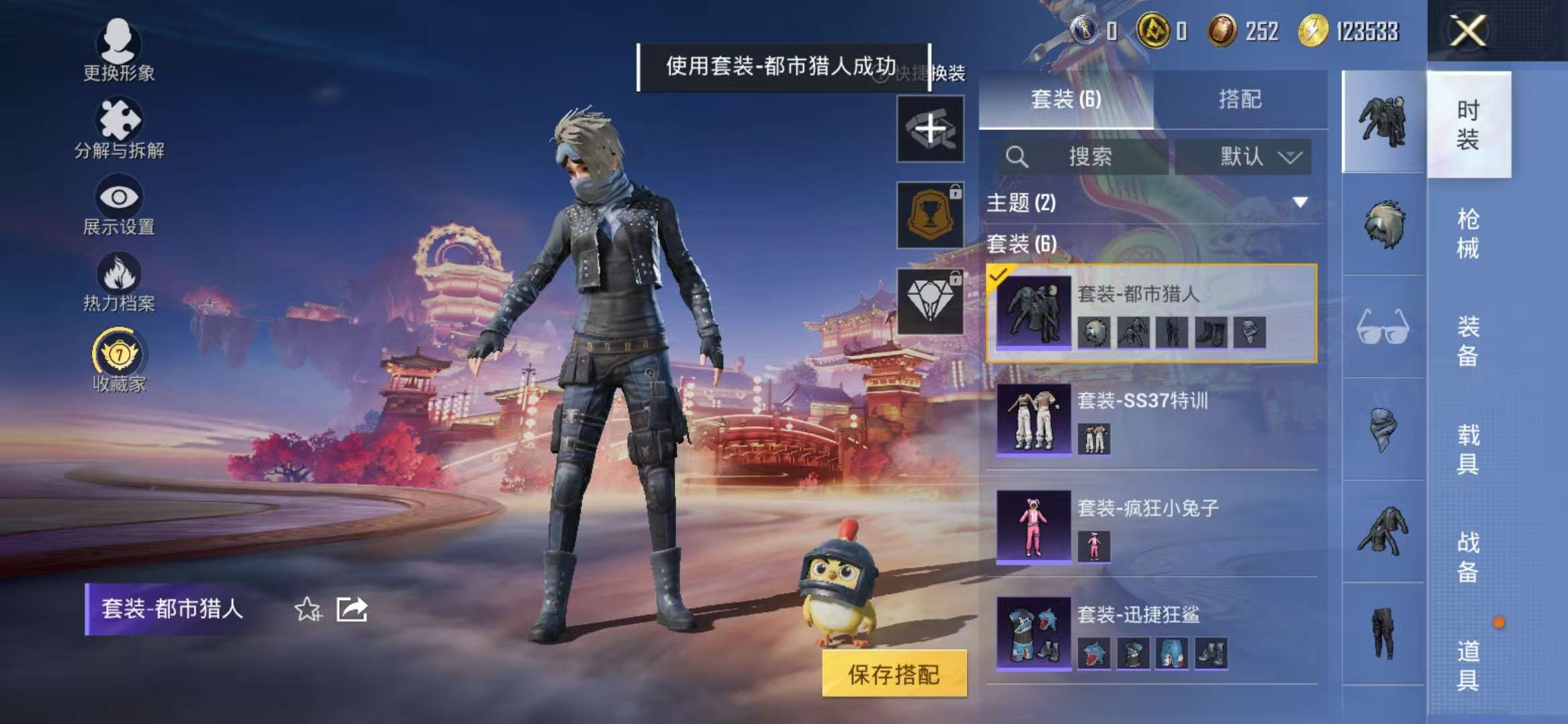The height and width of the screenshot is (724, 1568).
Task: Open the 收藏家 collector badge
Action: pos(119,352)
